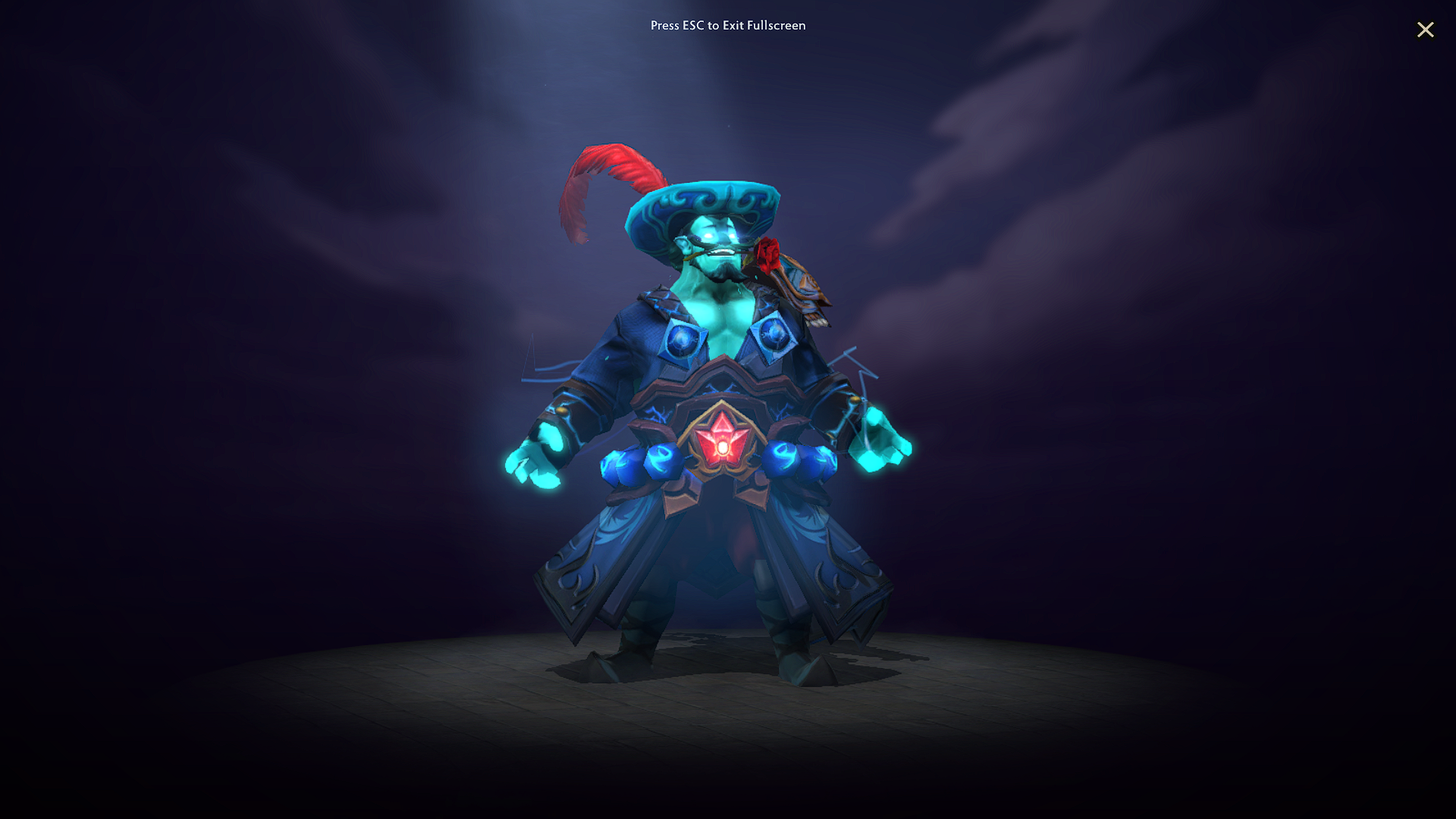Click the Press ESC to Exit Fullscreen text
Viewport: 1456px width, 819px height.
[x=728, y=26]
